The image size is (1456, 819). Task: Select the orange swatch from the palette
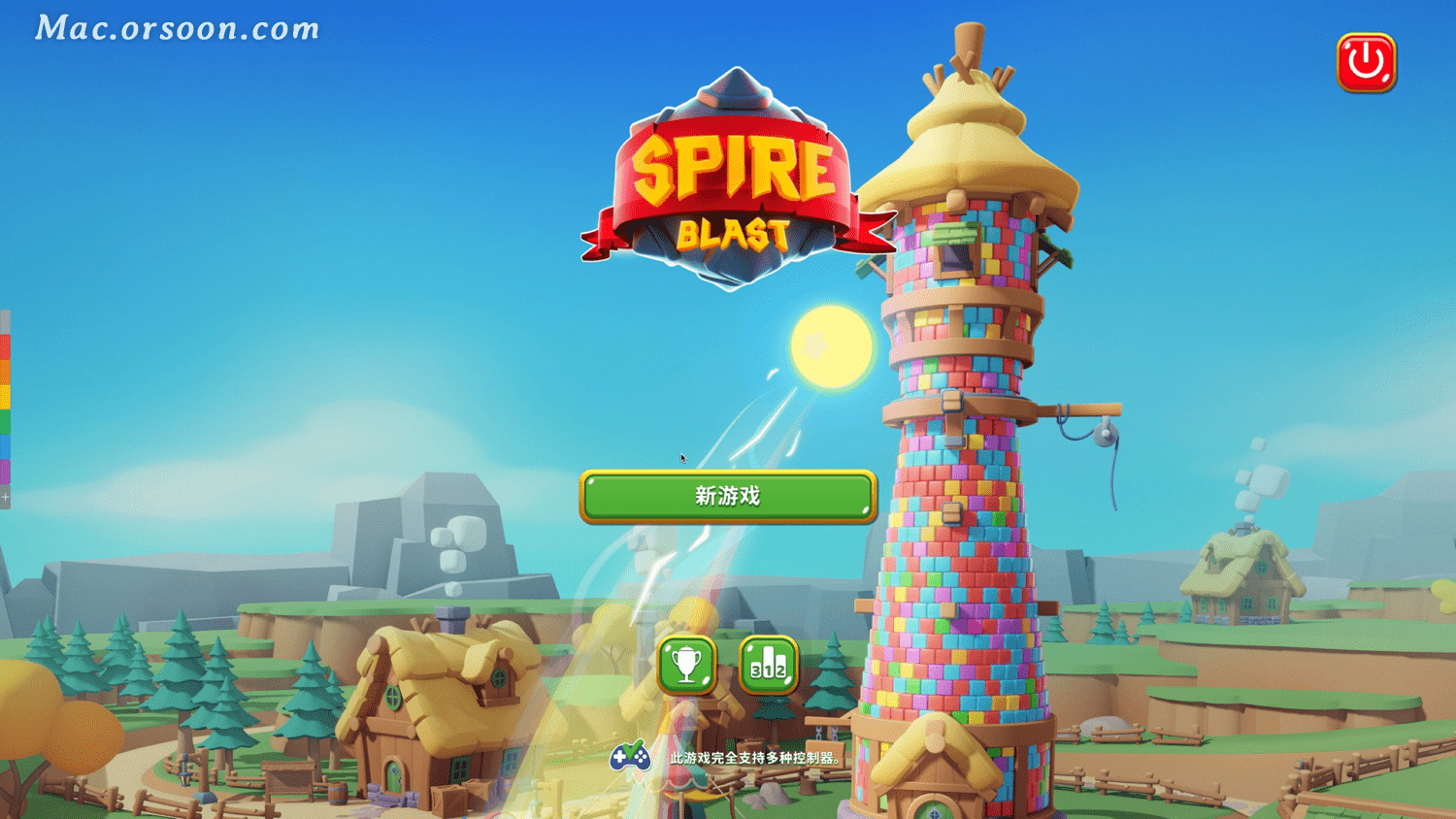point(5,367)
